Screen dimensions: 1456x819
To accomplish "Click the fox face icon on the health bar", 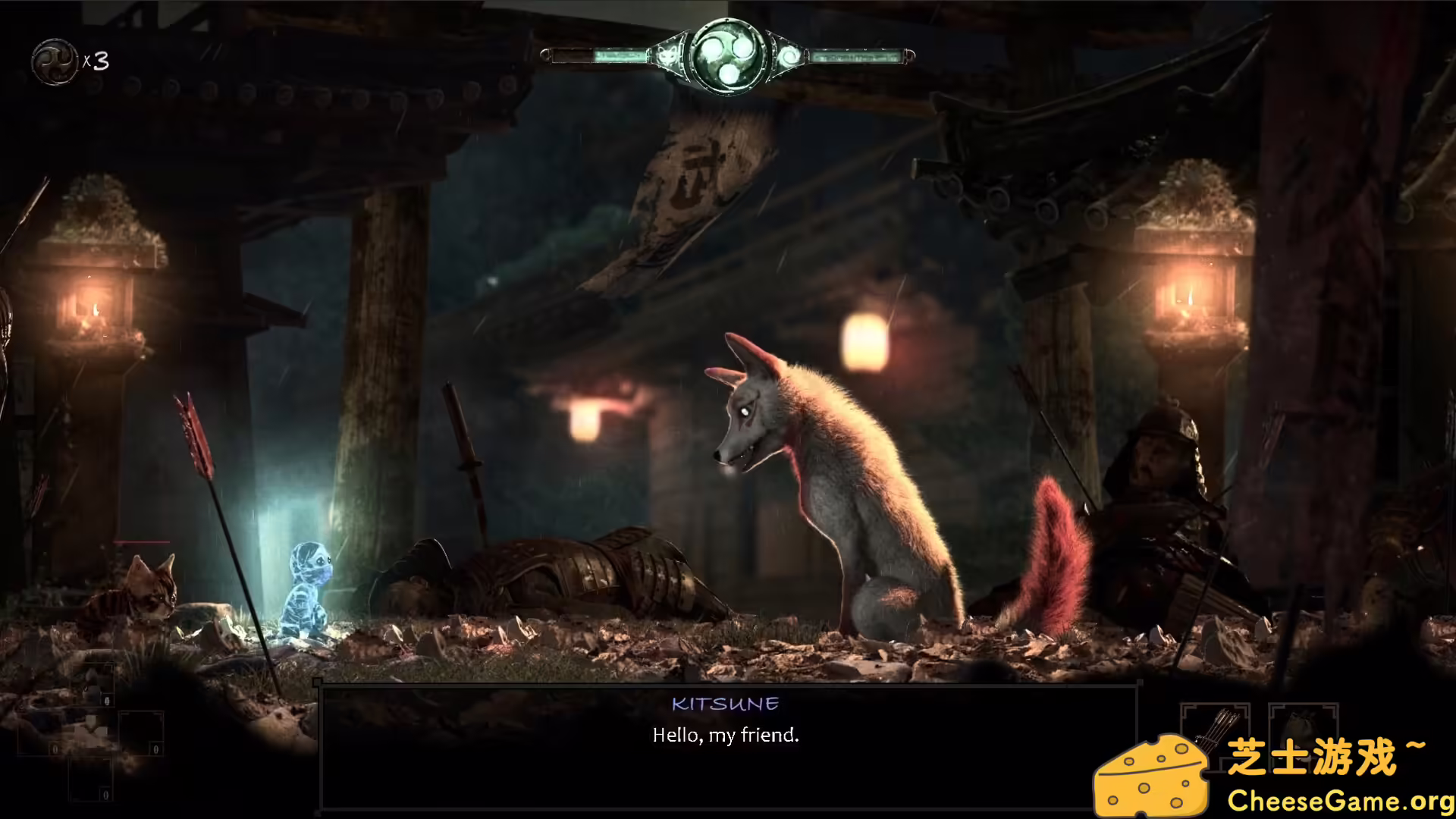I will point(666,54).
